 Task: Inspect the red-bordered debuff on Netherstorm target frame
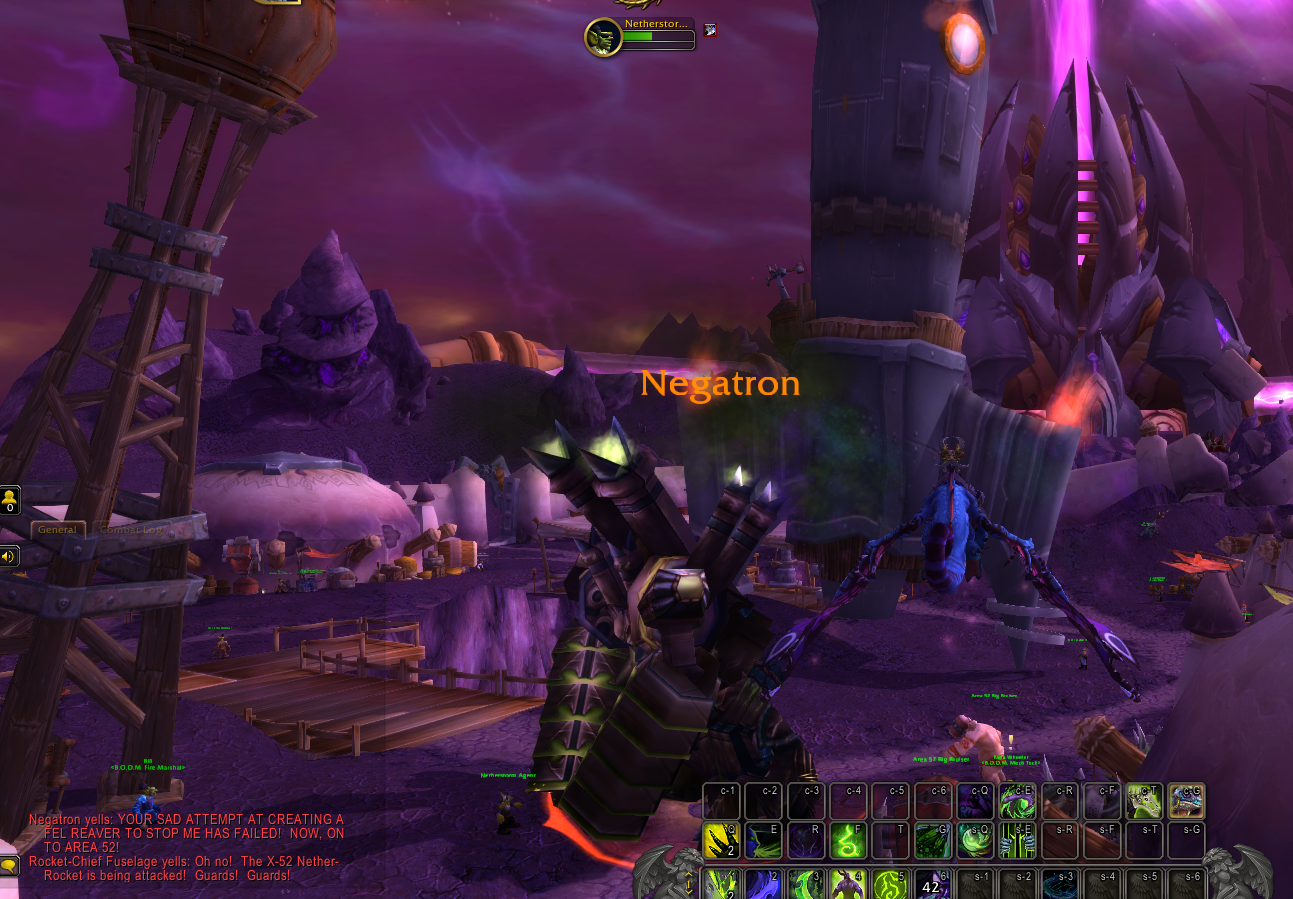point(709,30)
